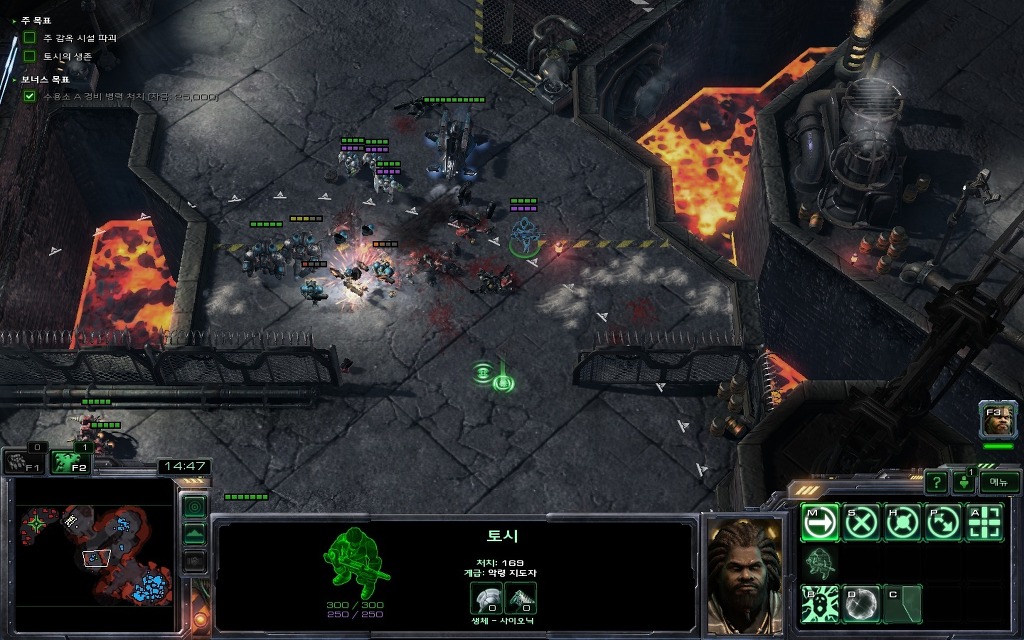Open the help question mark button
Screen dimensions: 1024x640
point(936,483)
